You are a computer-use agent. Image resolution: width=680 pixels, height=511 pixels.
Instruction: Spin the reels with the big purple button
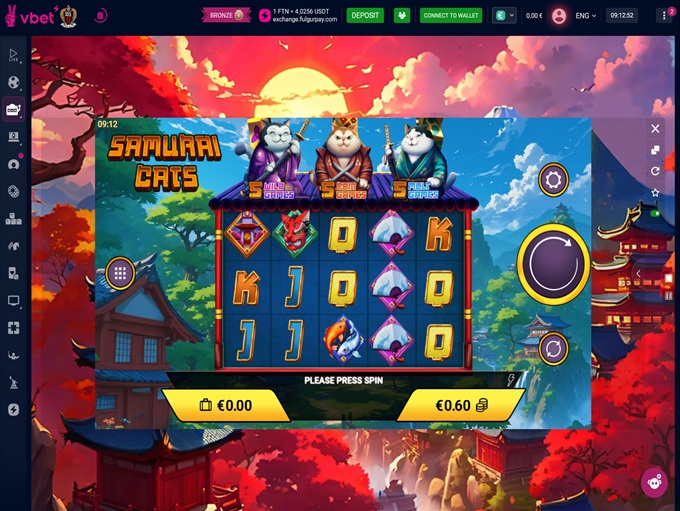[x=553, y=263]
